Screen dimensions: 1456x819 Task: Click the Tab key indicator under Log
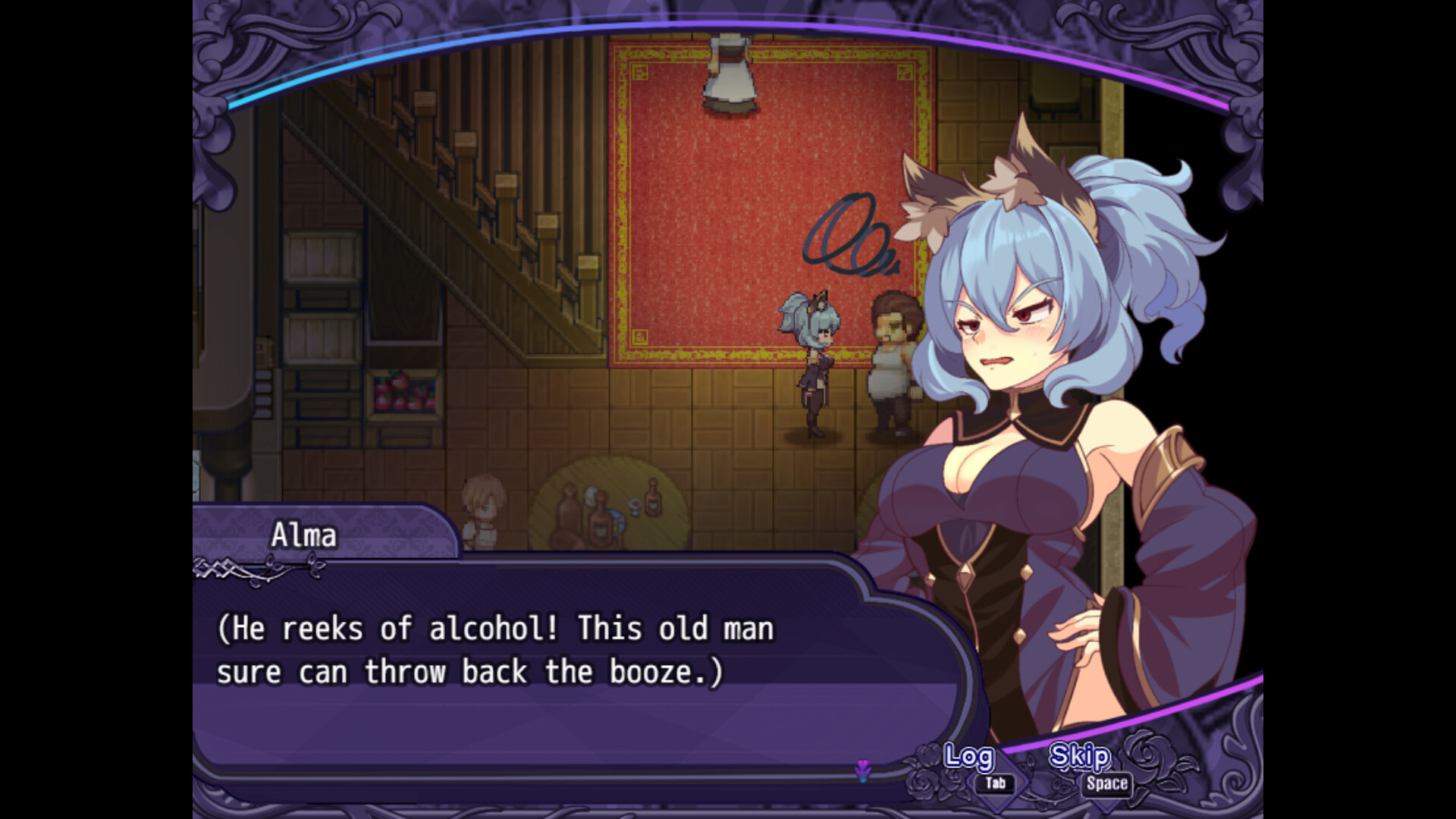[x=996, y=783]
